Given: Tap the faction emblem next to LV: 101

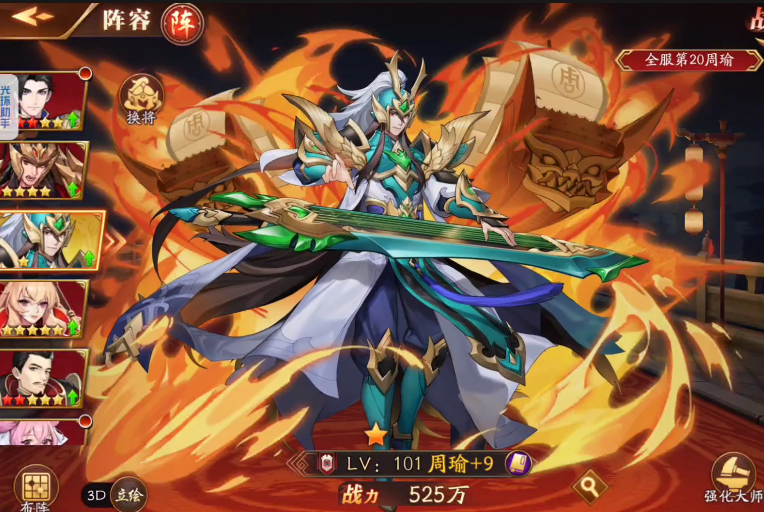Looking at the screenshot, I should tap(324, 463).
